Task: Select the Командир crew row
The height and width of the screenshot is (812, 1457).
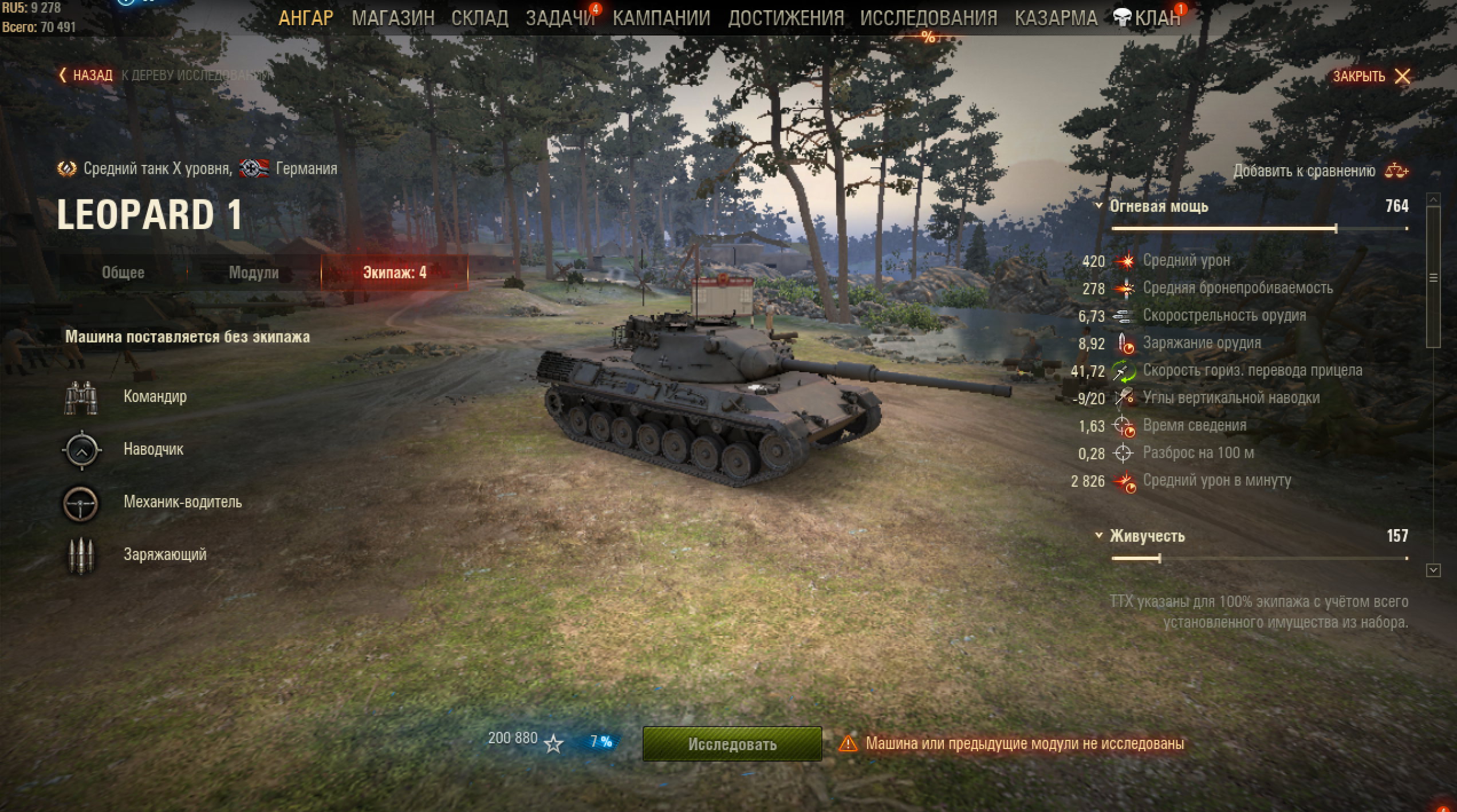Action: click(155, 397)
